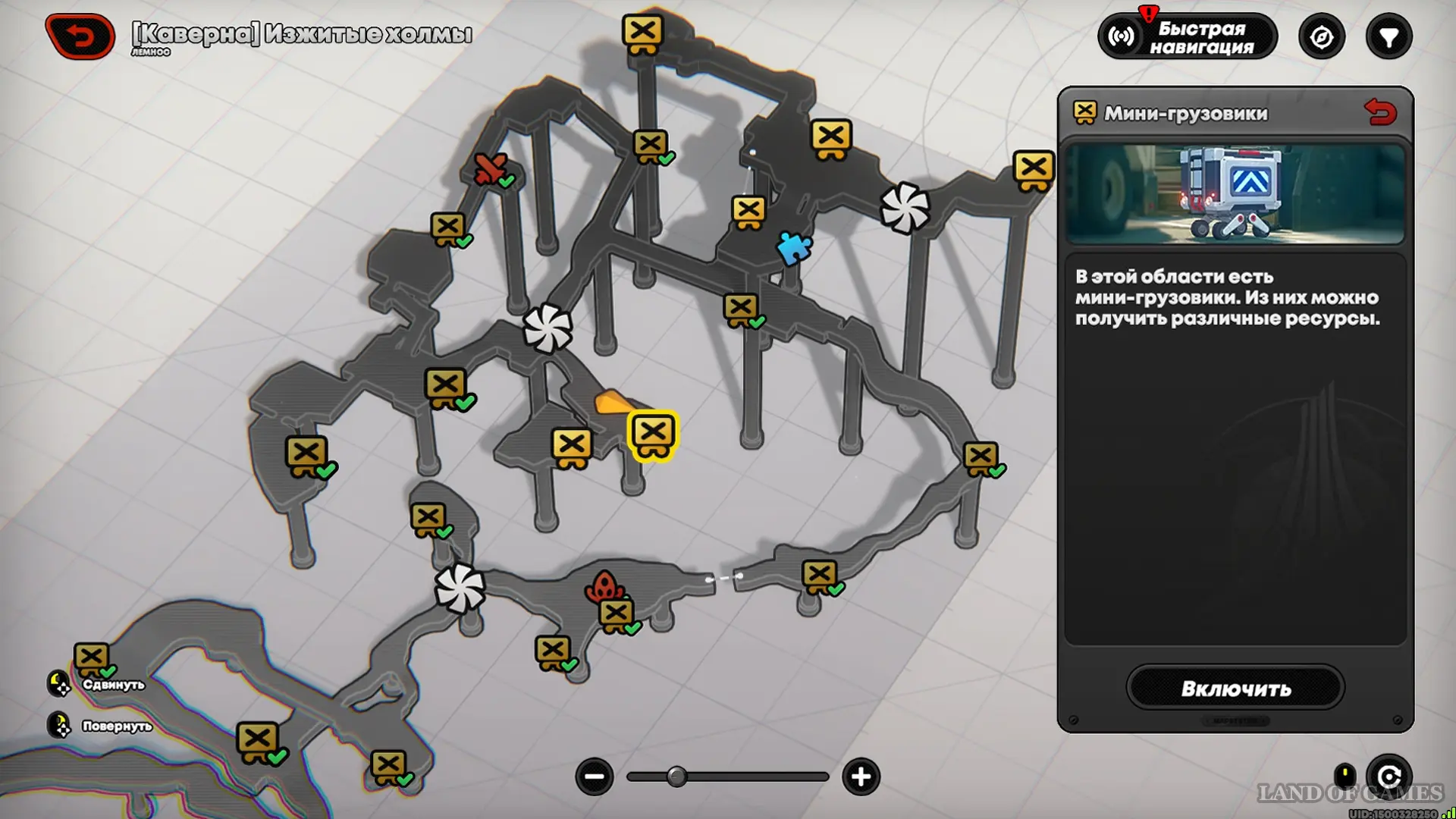Screen dimensions: 1456x819
Task: Go back using the red return arrow
Action: [x=80, y=36]
